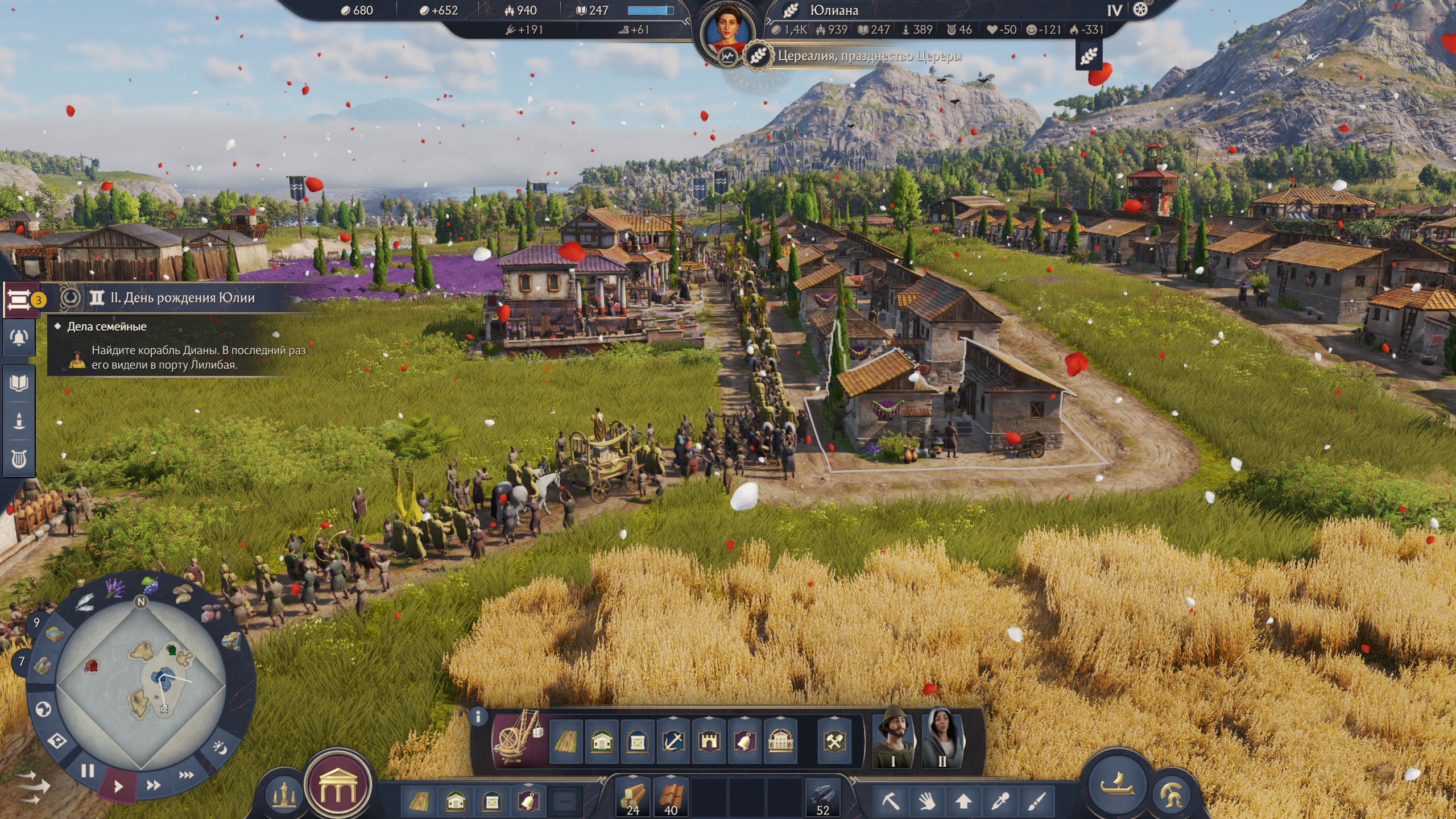
Task: Select the tier I citizen portrait
Action: [x=893, y=738]
